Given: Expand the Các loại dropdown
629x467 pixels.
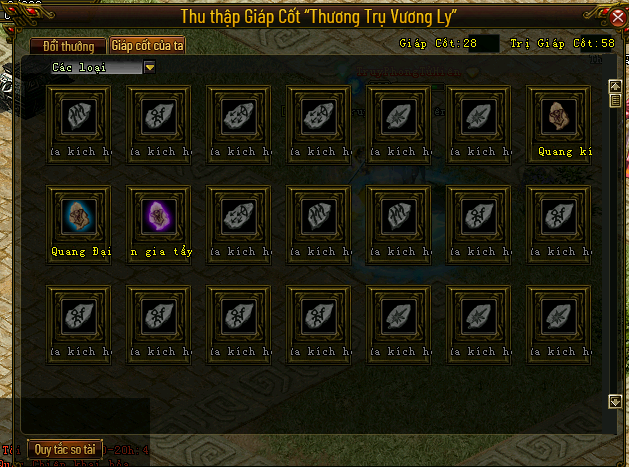Looking at the screenshot, I should tap(150, 68).
